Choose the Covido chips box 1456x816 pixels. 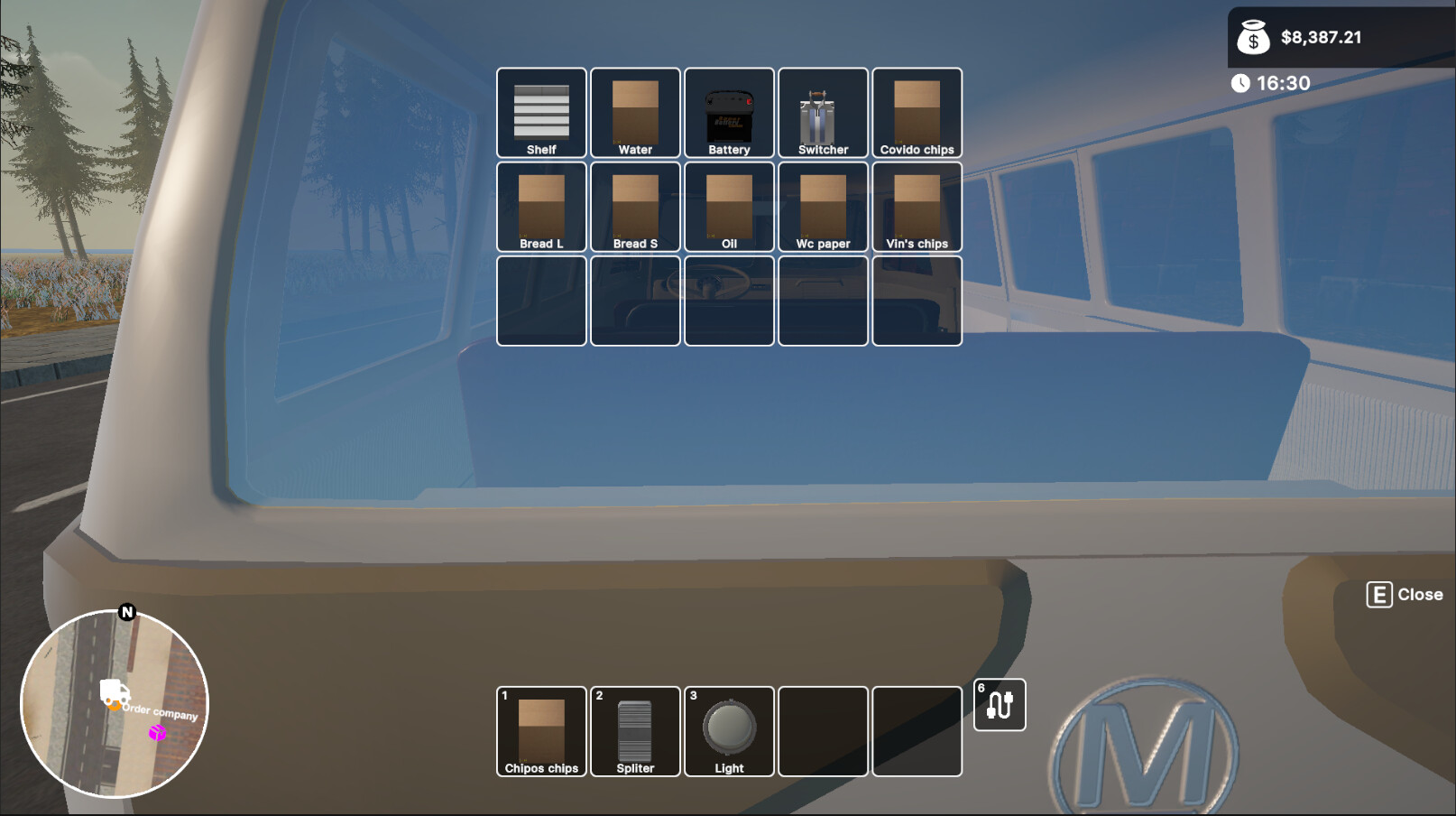point(917,113)
